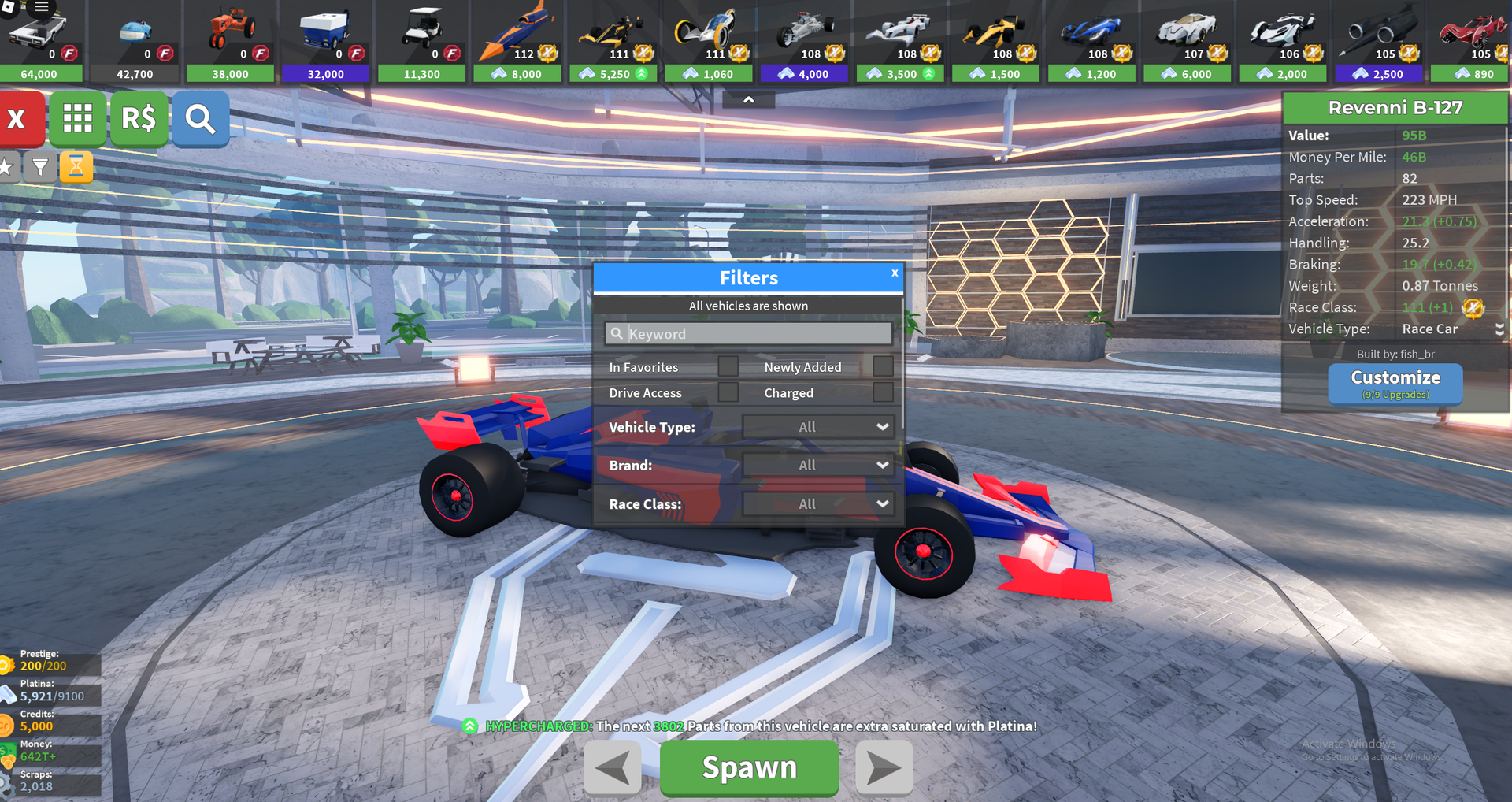Tick the Drive Access checkbox
The width and height of the screenshot is (1512, 802).
pos(728,392)
